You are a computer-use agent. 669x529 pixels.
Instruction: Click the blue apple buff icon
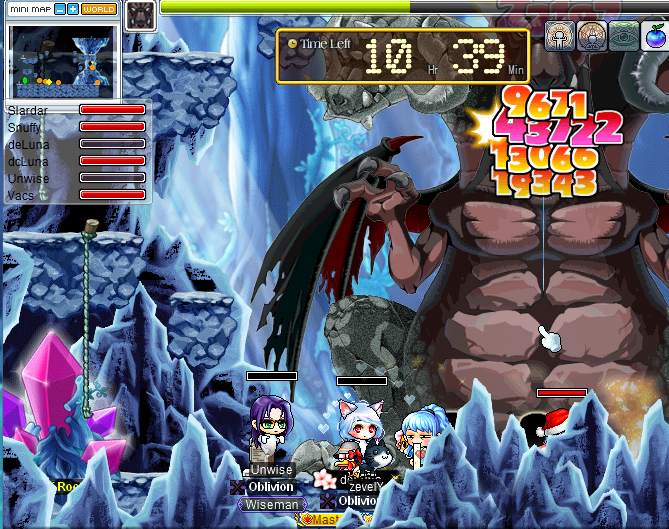655,35
